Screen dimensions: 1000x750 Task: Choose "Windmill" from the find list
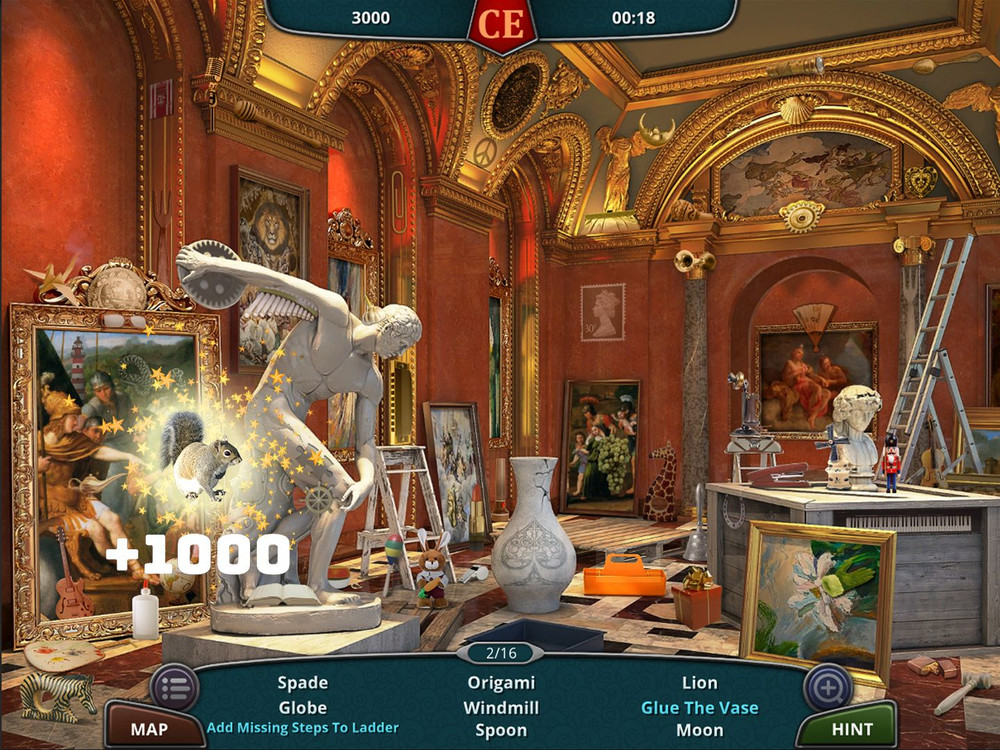click(501, 707)
